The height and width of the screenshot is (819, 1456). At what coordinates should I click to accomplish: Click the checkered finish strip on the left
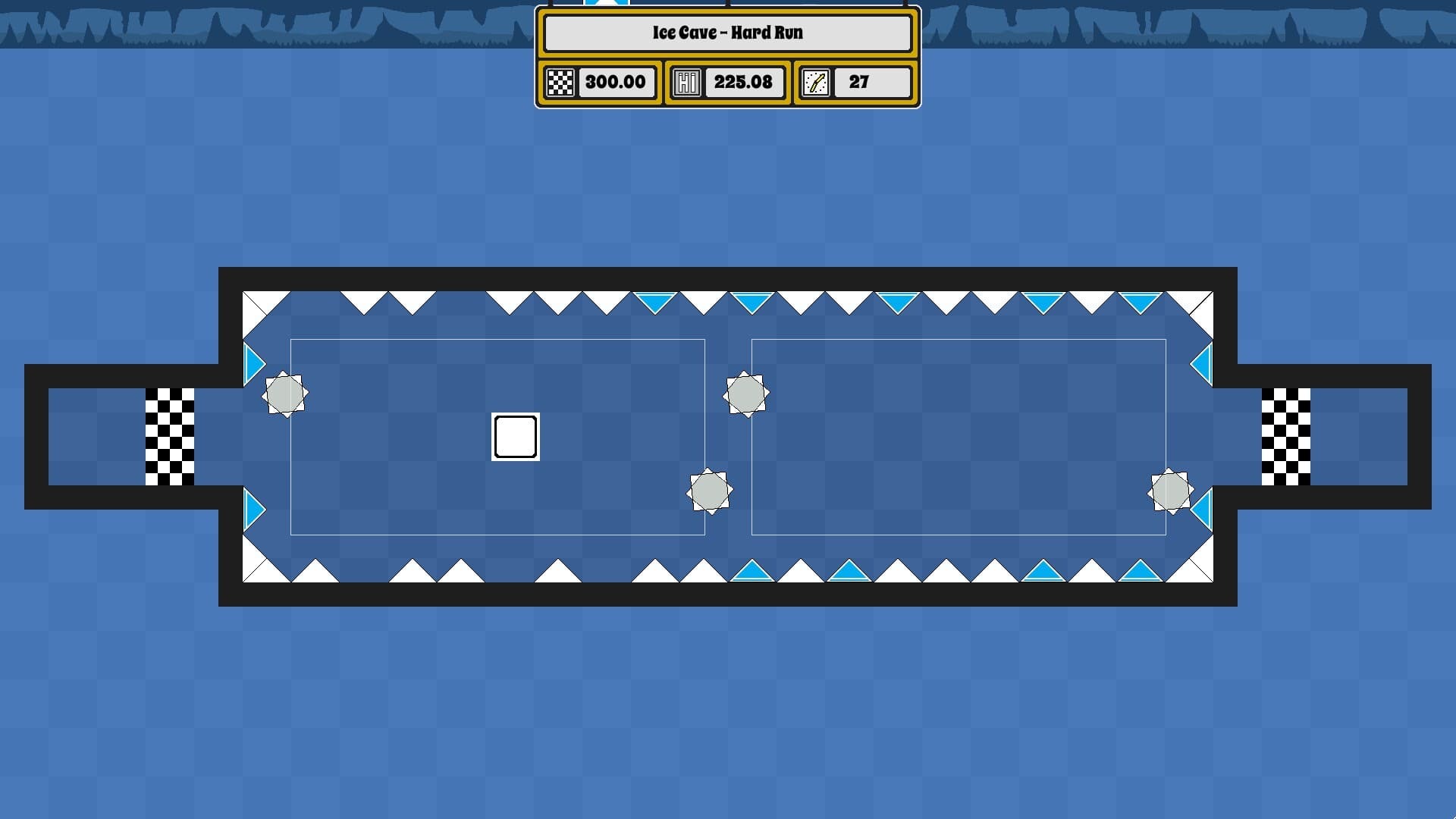click(168, 436)
